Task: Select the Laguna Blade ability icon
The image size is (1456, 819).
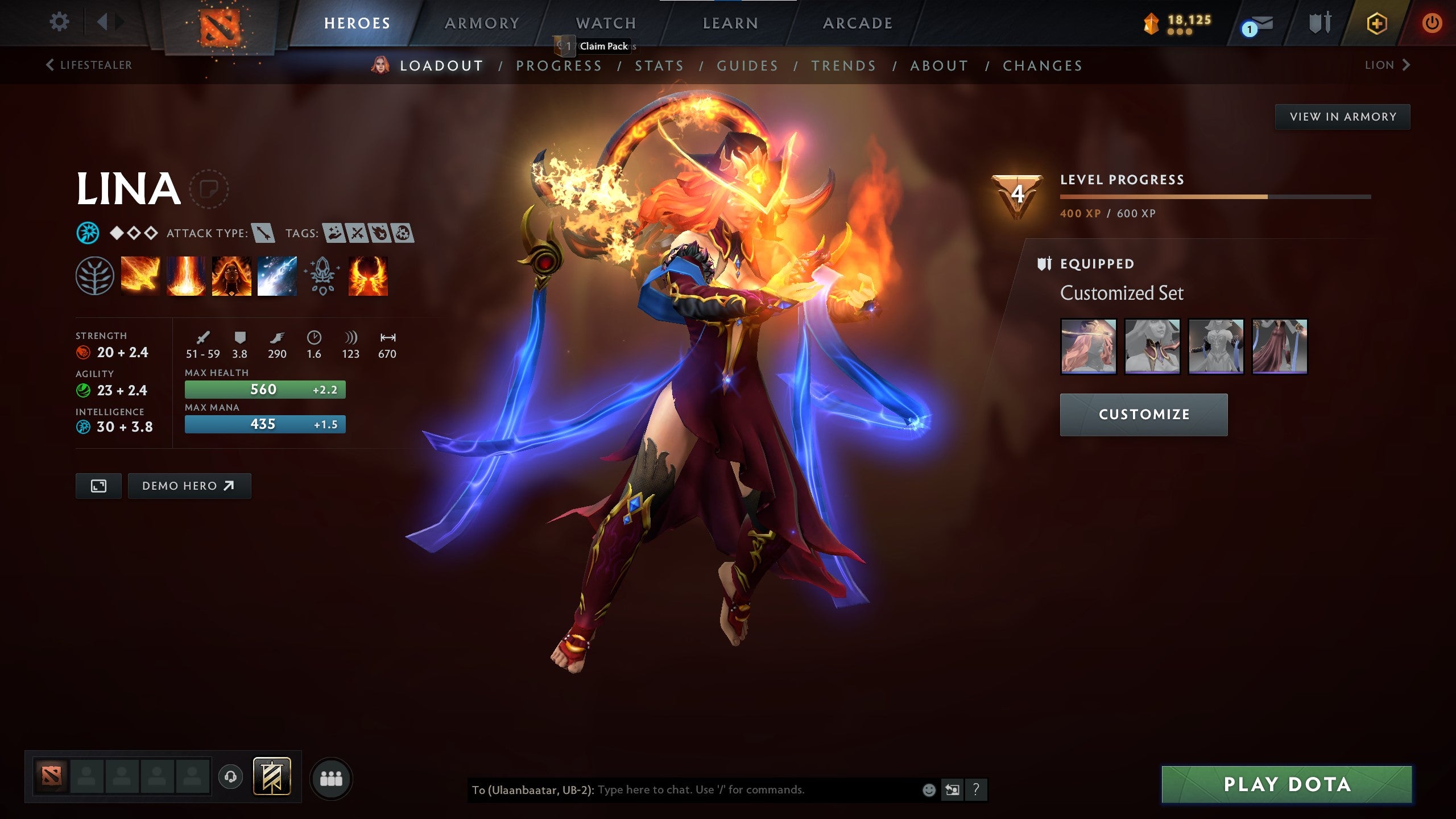Action: pyautogui.click(x=277, y=276)
